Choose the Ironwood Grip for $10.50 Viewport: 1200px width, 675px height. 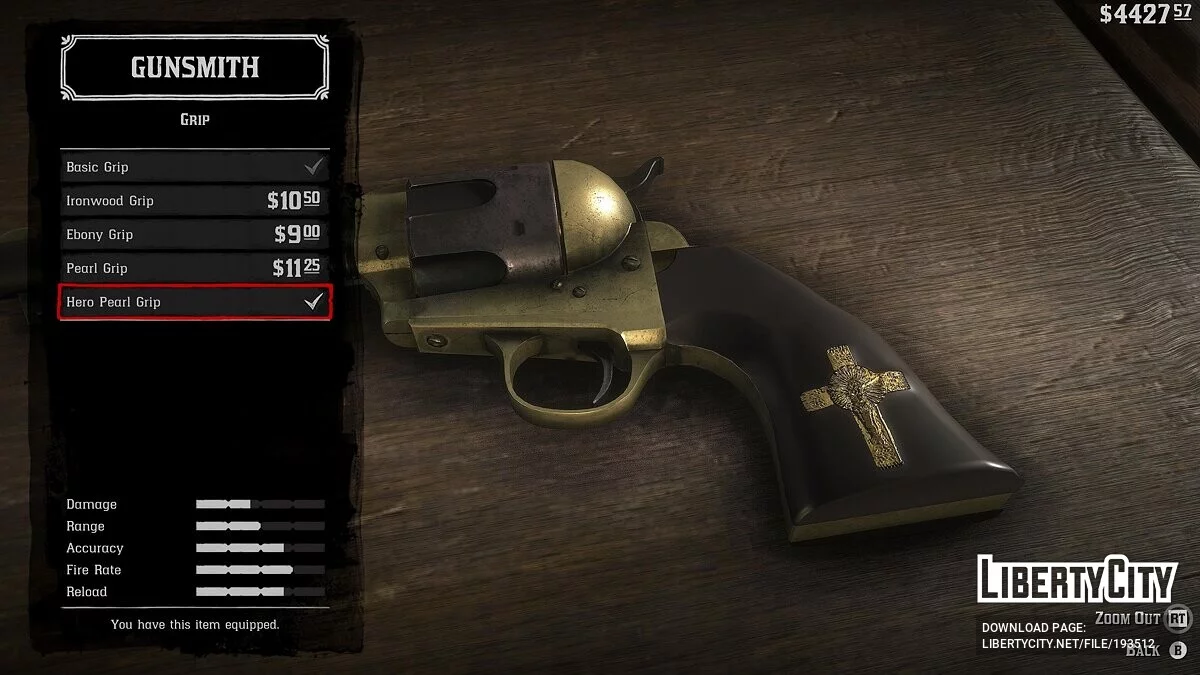pyautogui.click(x=195, y=201)
